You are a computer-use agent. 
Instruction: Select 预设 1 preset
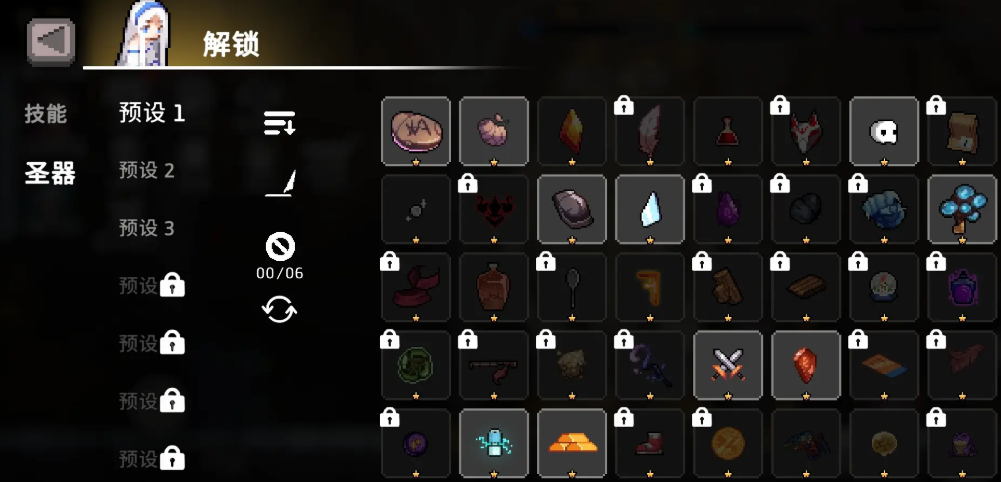tap(152, 113)
